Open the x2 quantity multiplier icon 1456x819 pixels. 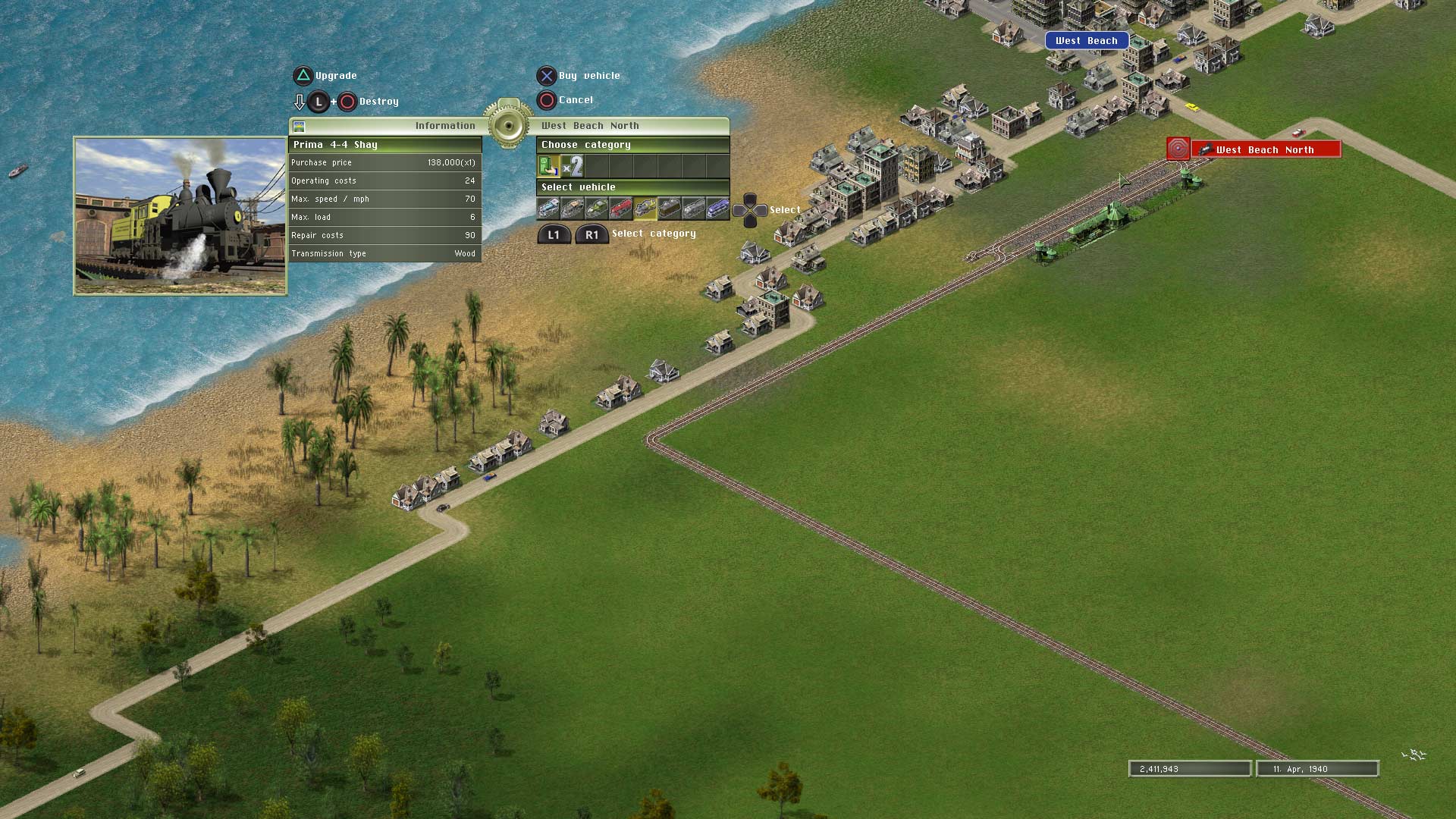[x=574, y=166]
